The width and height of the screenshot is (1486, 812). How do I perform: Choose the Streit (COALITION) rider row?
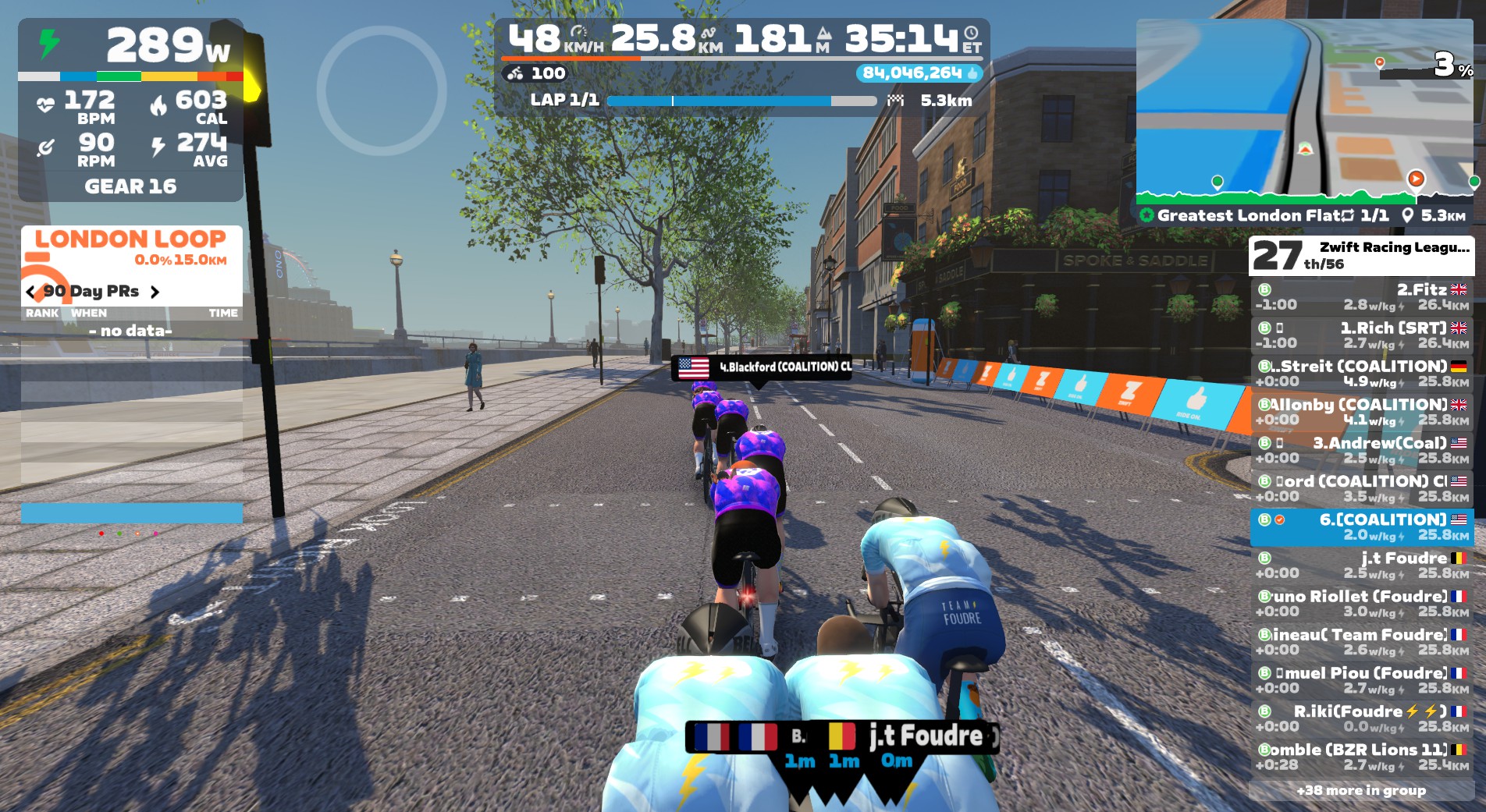click(x=1361, y=374)
